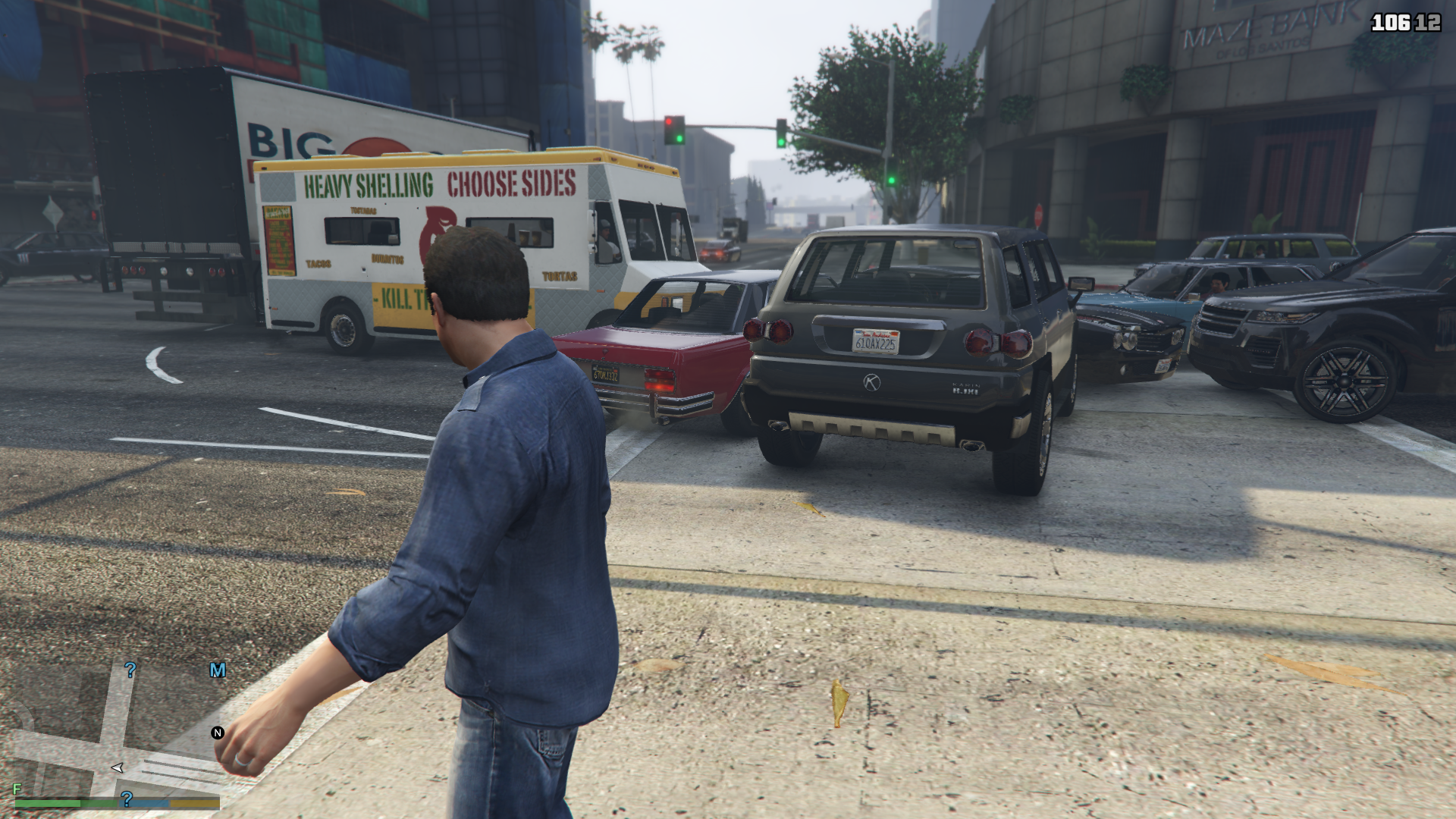Viewport: 1456px width, 819px height.
Task: Select the green F blip on minimap
Action: tap(17, 789)
